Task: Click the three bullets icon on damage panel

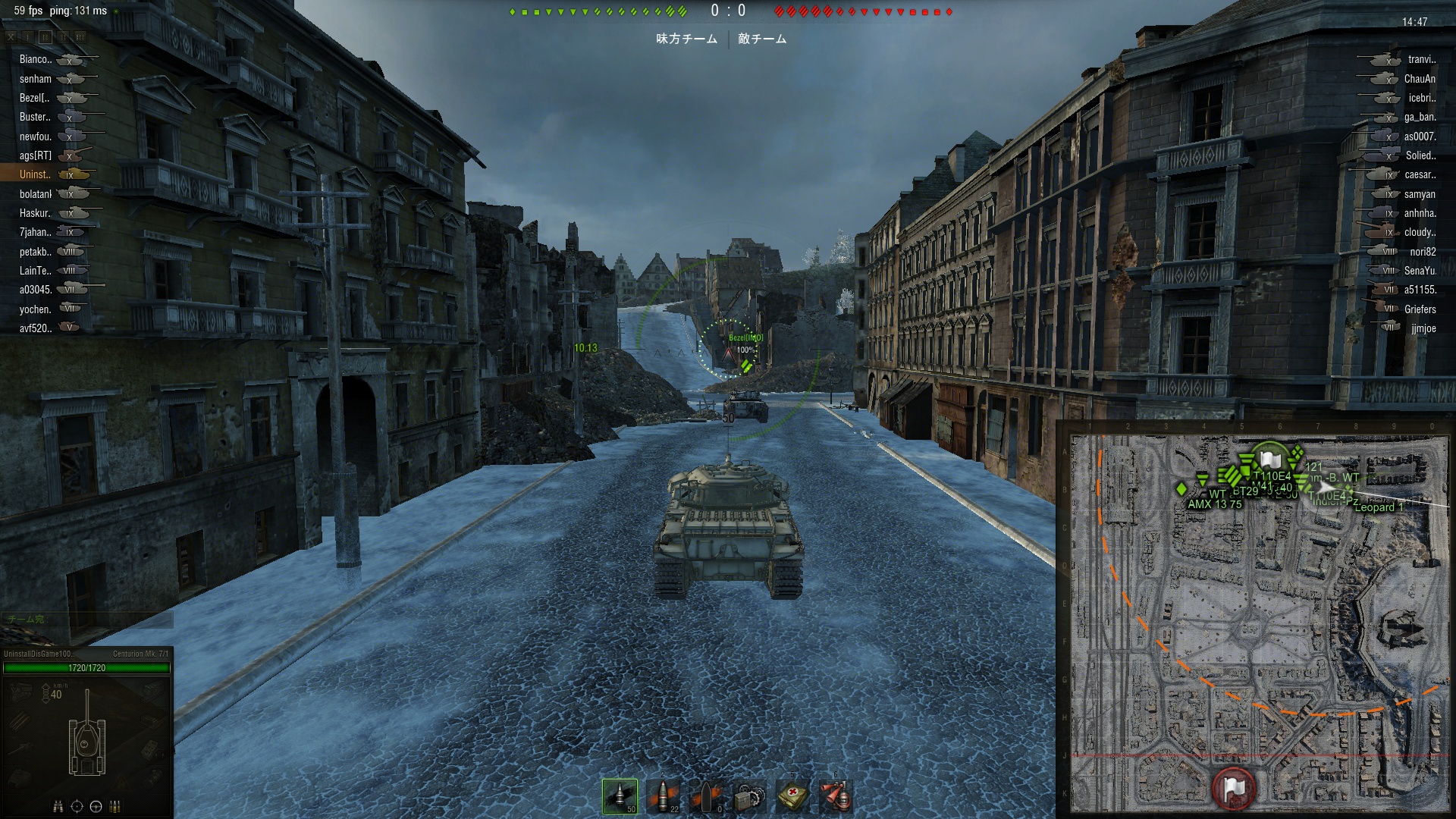Action: [x=115, y=806]
